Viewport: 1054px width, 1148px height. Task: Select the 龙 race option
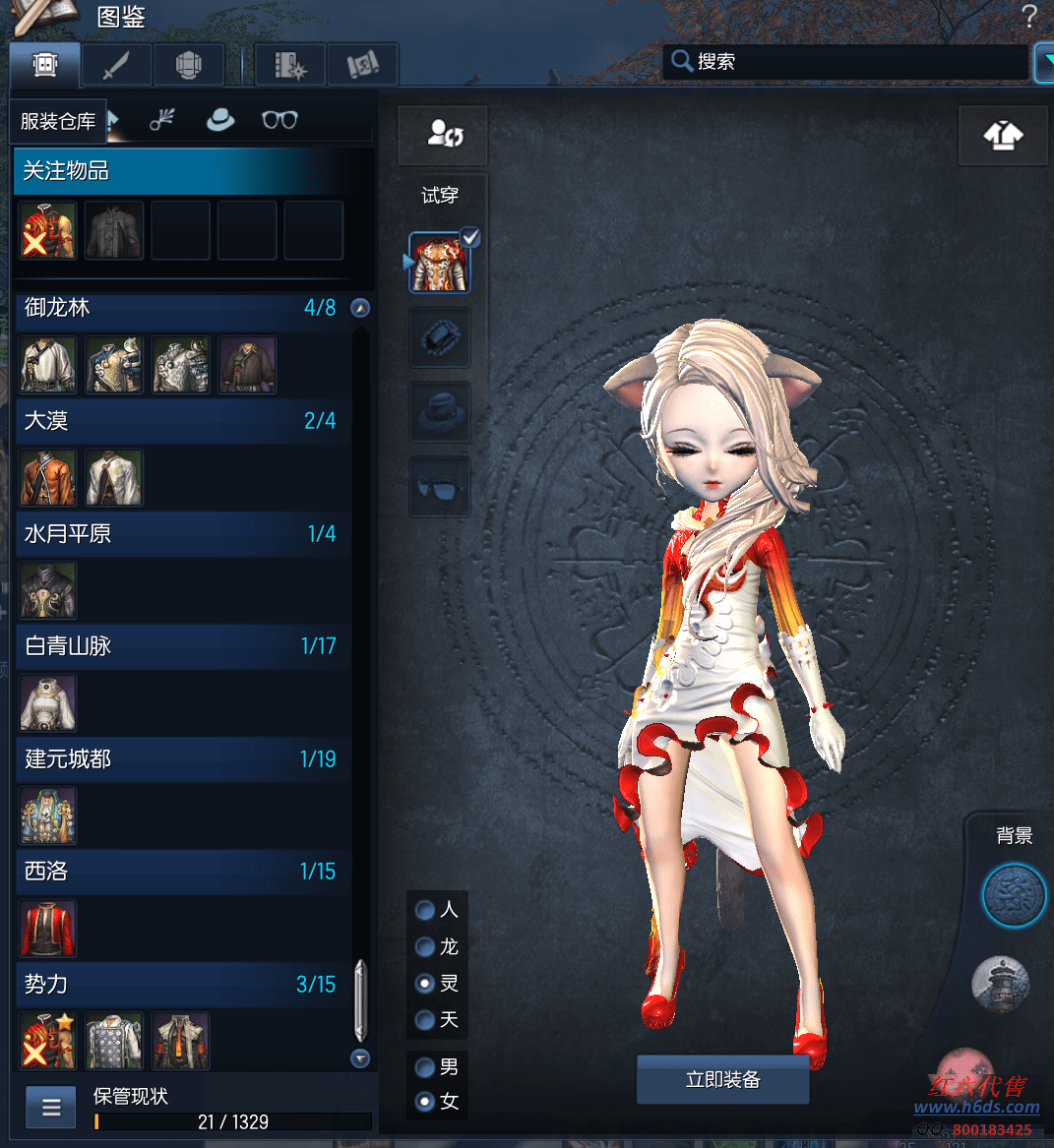coord(426,946)
